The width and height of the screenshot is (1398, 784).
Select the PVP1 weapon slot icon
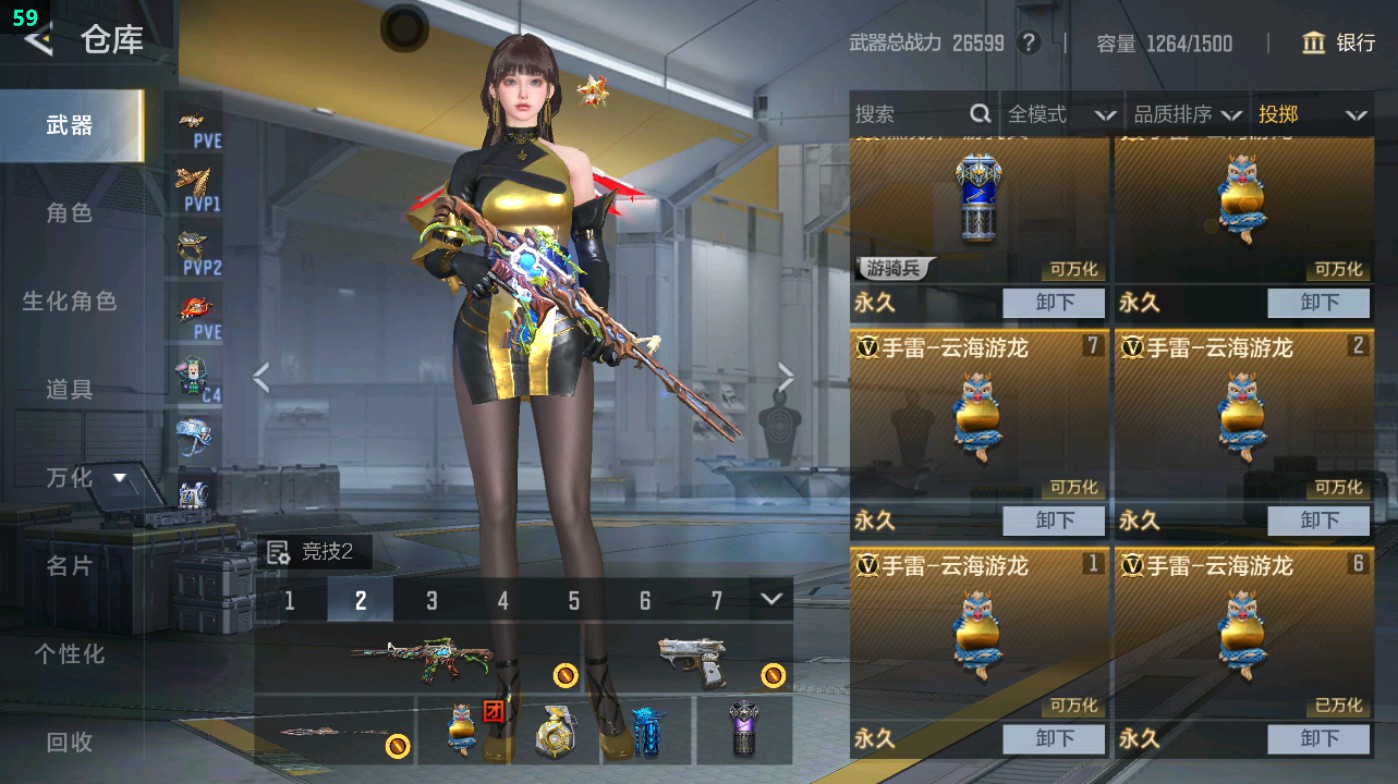tap(196, 185)
